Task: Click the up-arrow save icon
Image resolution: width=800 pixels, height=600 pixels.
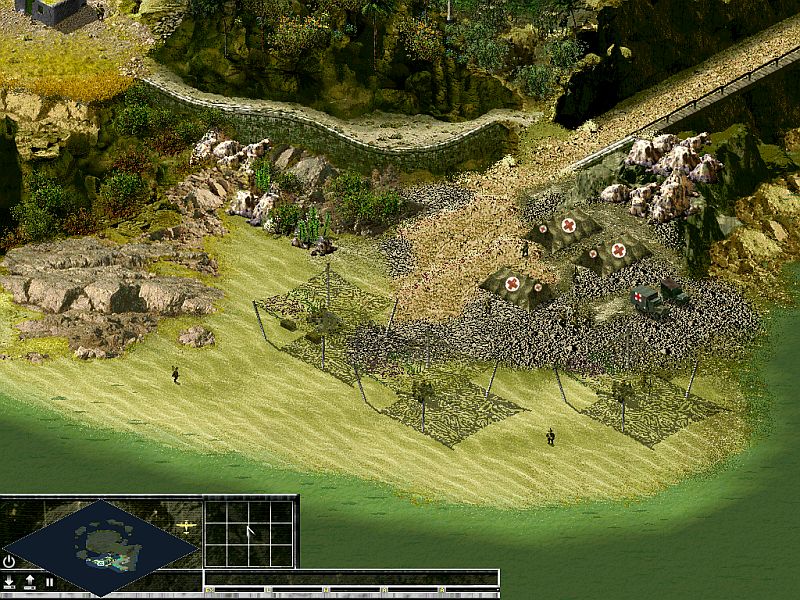Action: click(29, 581)
